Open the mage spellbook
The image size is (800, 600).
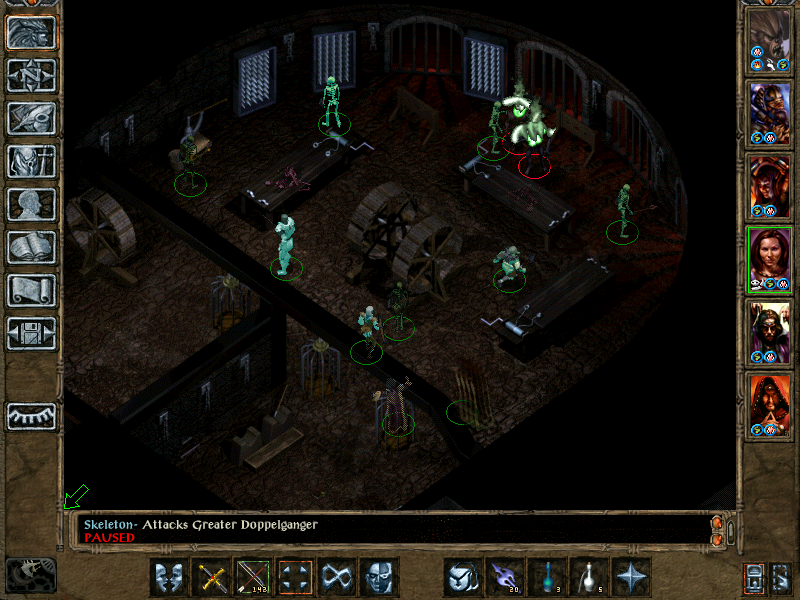point(32,247)
